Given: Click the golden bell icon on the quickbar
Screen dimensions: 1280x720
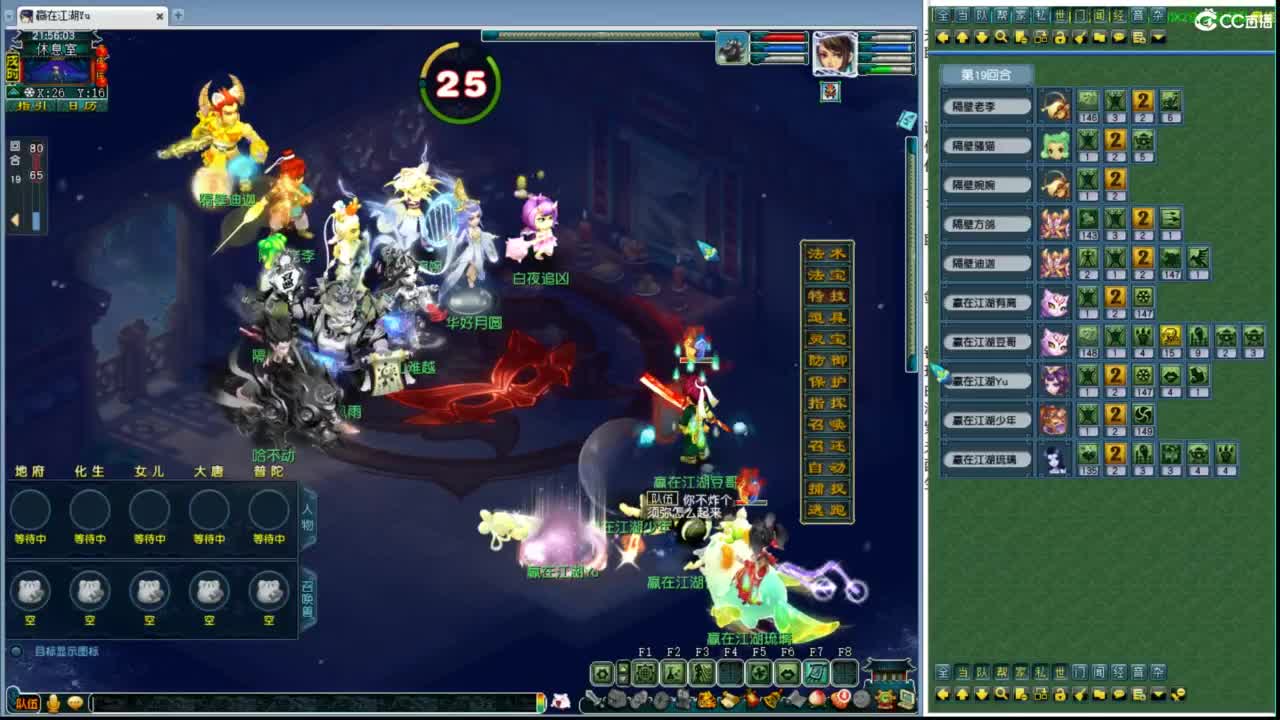Looking at the screenshot, I should tap(771, 699).
